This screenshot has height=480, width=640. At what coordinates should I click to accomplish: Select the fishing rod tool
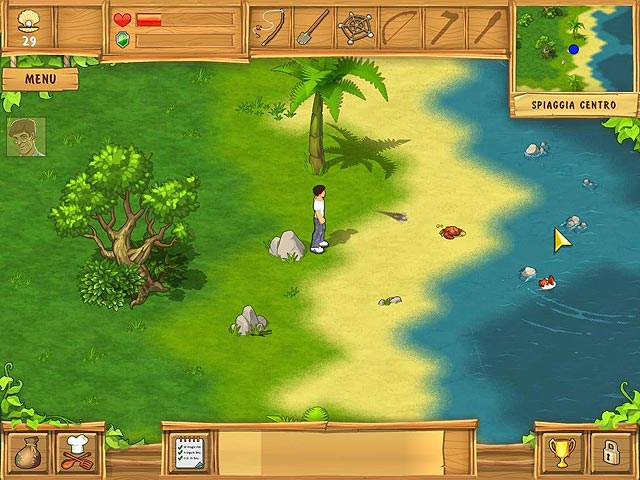tap(270, 28)
